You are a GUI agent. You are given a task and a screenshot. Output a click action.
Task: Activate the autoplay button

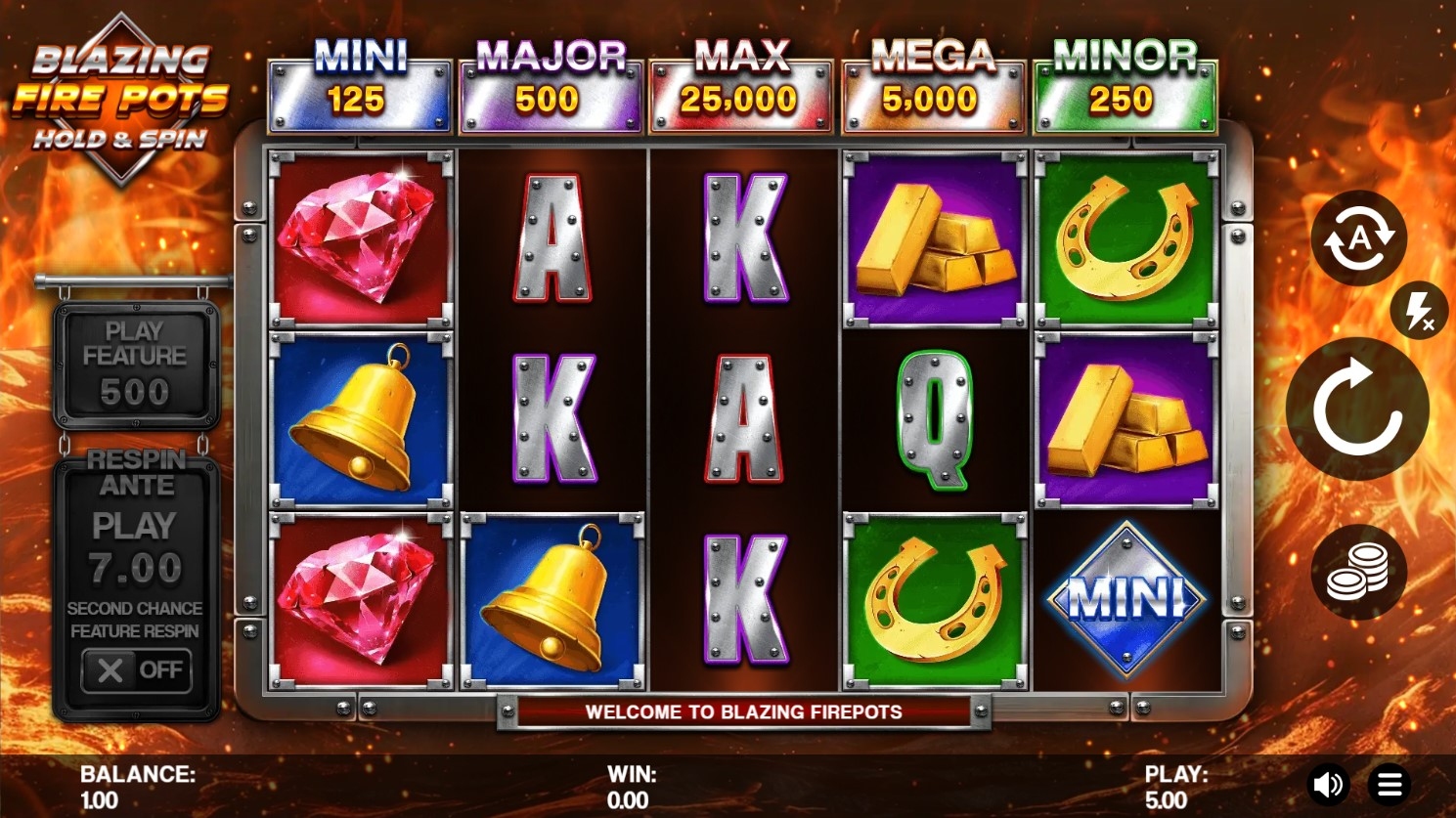pyautogui.click(x=1358, y=238)
